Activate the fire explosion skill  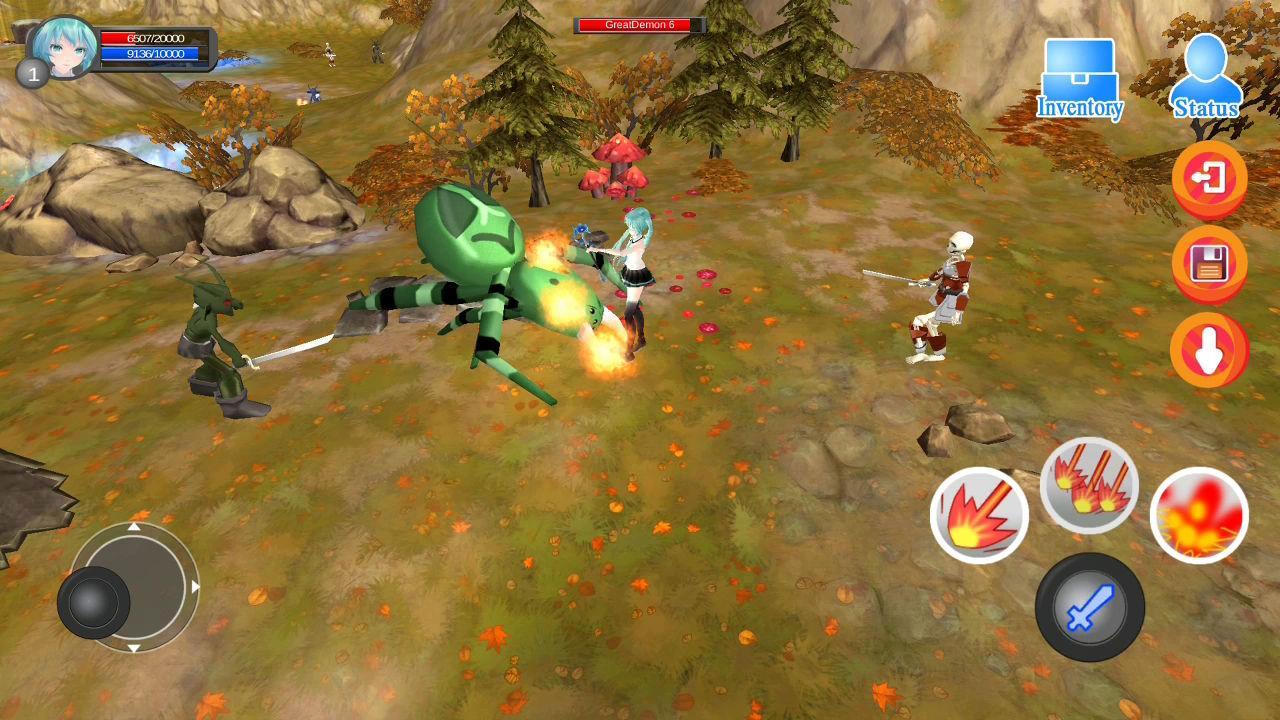click(1199, 515)
